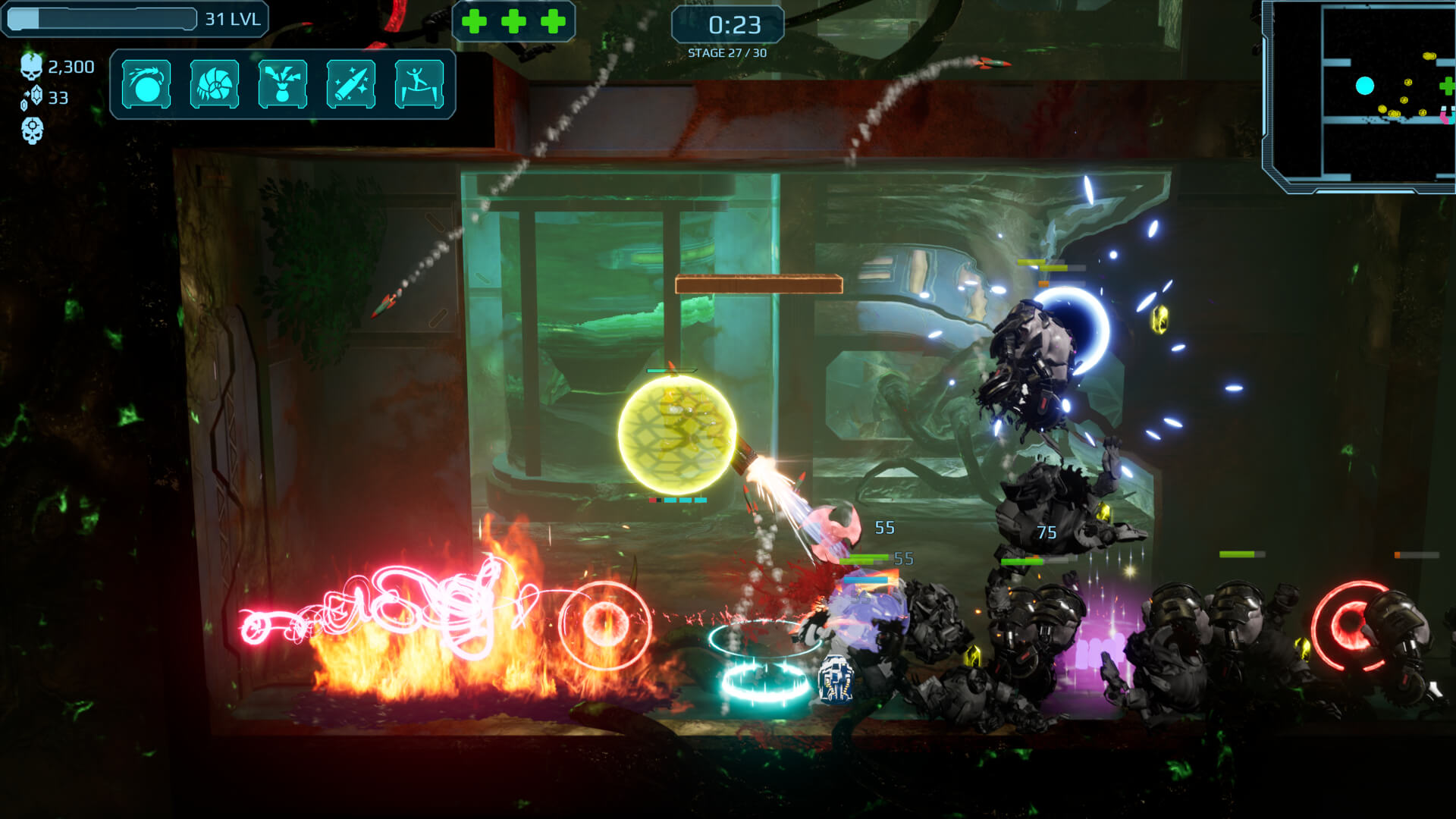1456x819 pixels.
Task: Select the bomb ability icon
Action: coord(146,83)
